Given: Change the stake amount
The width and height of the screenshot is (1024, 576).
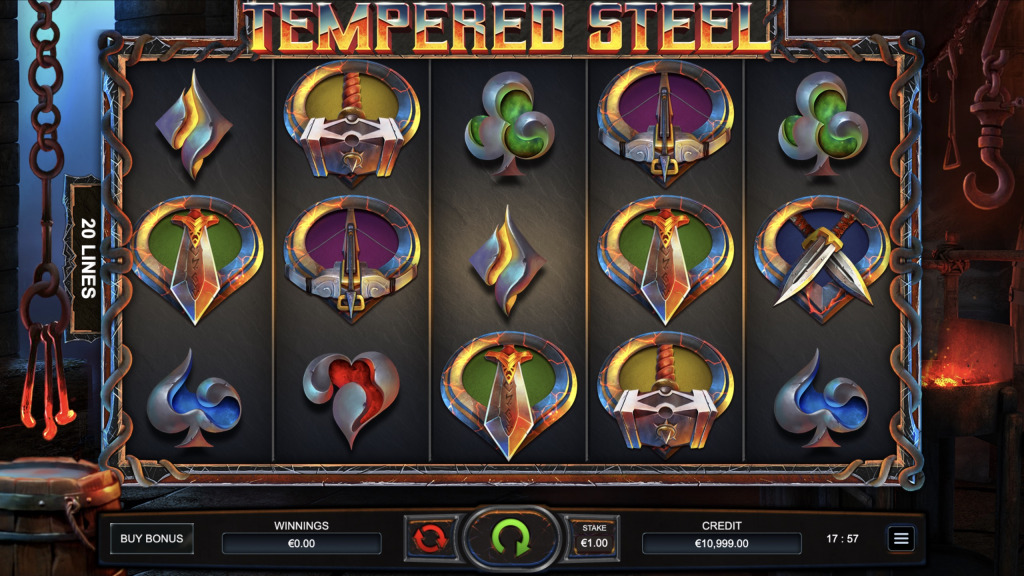Looking at the screenshot, I should pos(593,537).
